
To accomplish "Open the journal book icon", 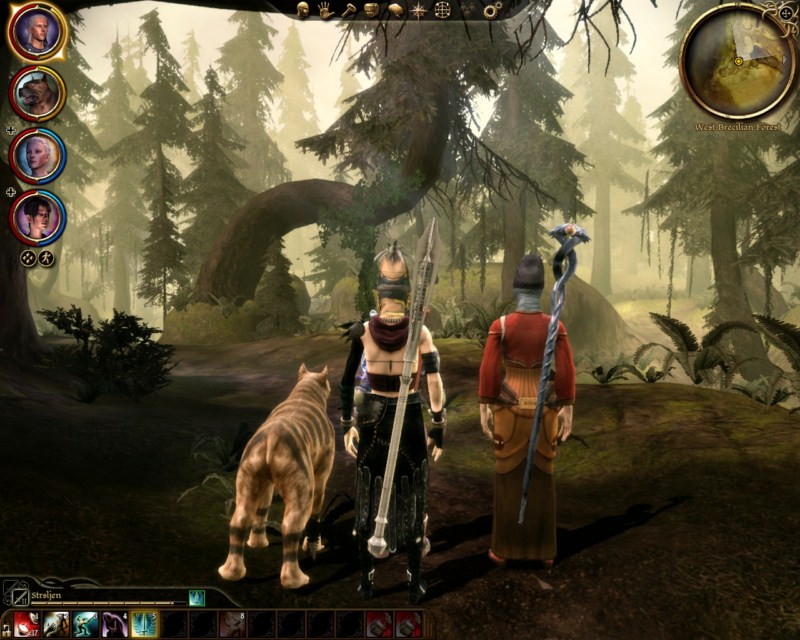I will pyautogui.click(x=394, y=9).
